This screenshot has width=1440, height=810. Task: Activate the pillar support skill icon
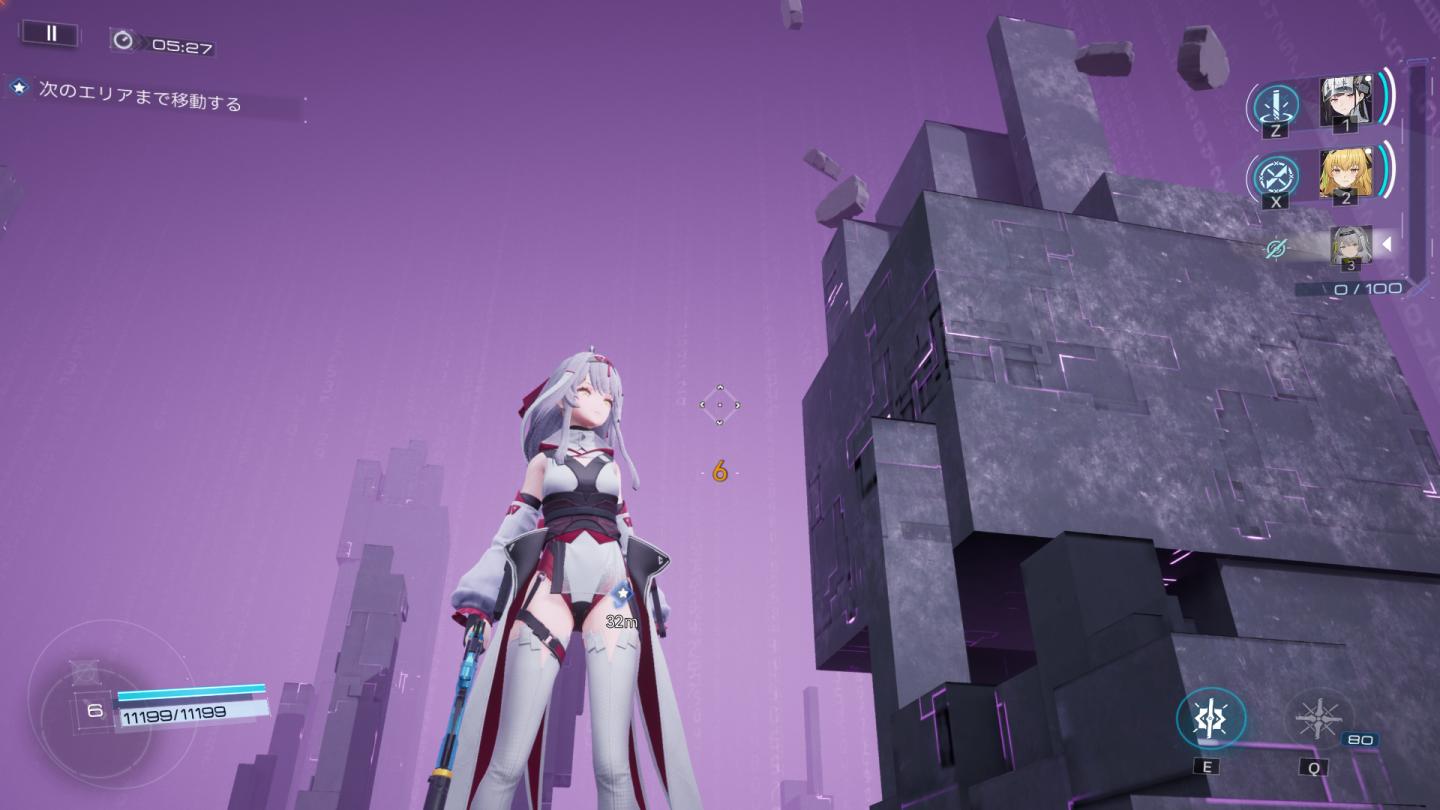coord(1277,104)
